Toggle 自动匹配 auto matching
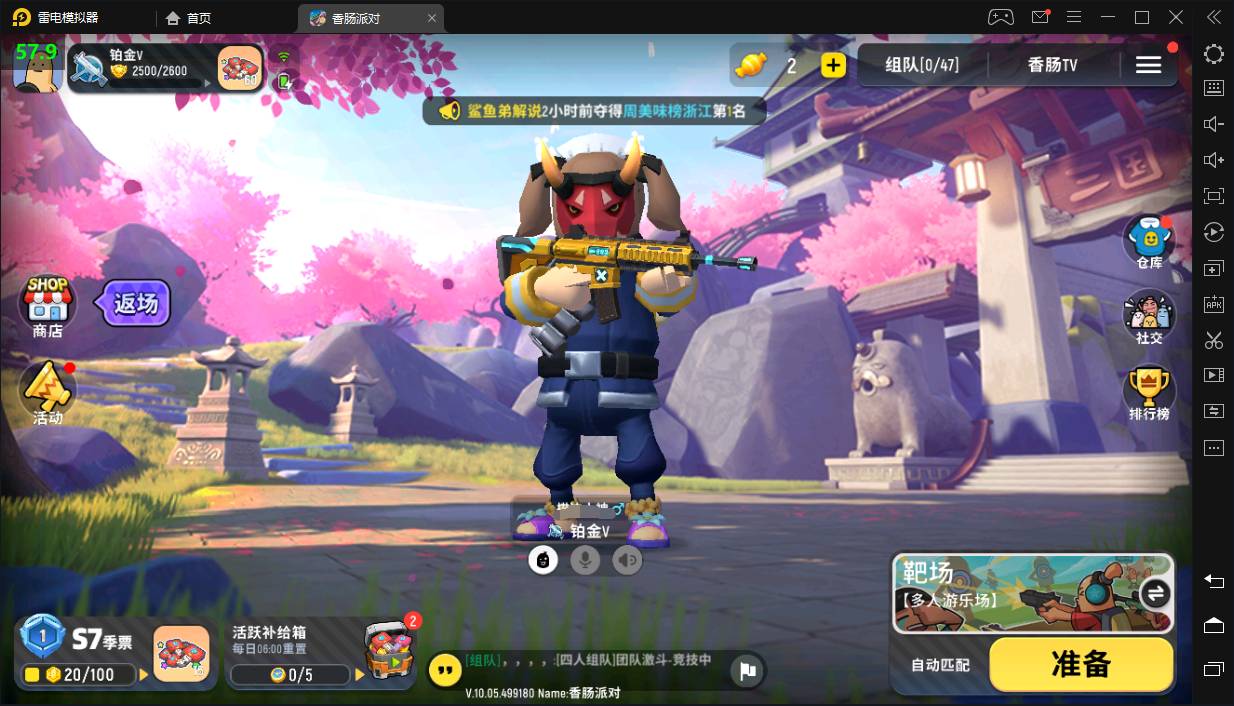 click(x=939, y=665)
